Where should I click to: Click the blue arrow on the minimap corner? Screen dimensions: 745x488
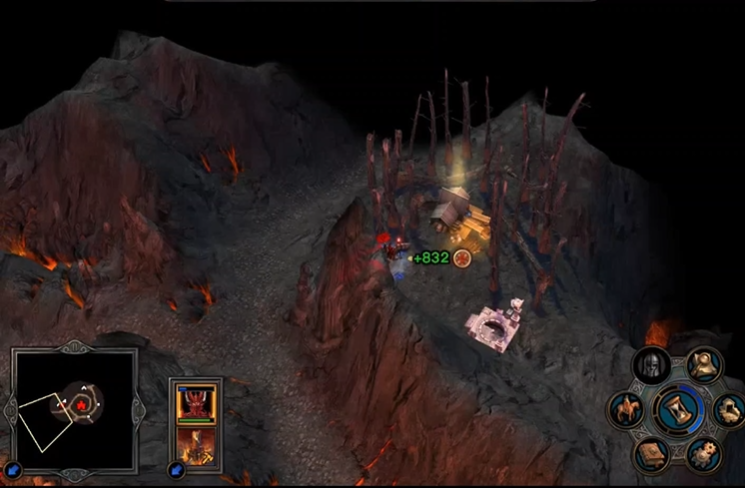click(x=13, y=469)
